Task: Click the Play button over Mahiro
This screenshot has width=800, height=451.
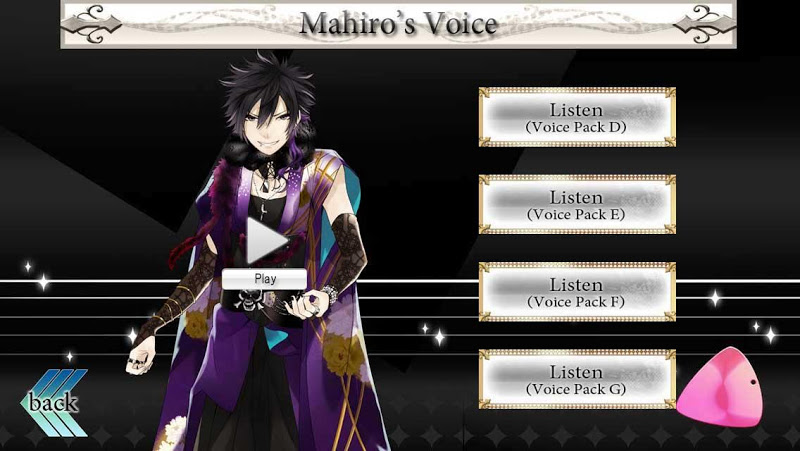Action: point(266,250)
